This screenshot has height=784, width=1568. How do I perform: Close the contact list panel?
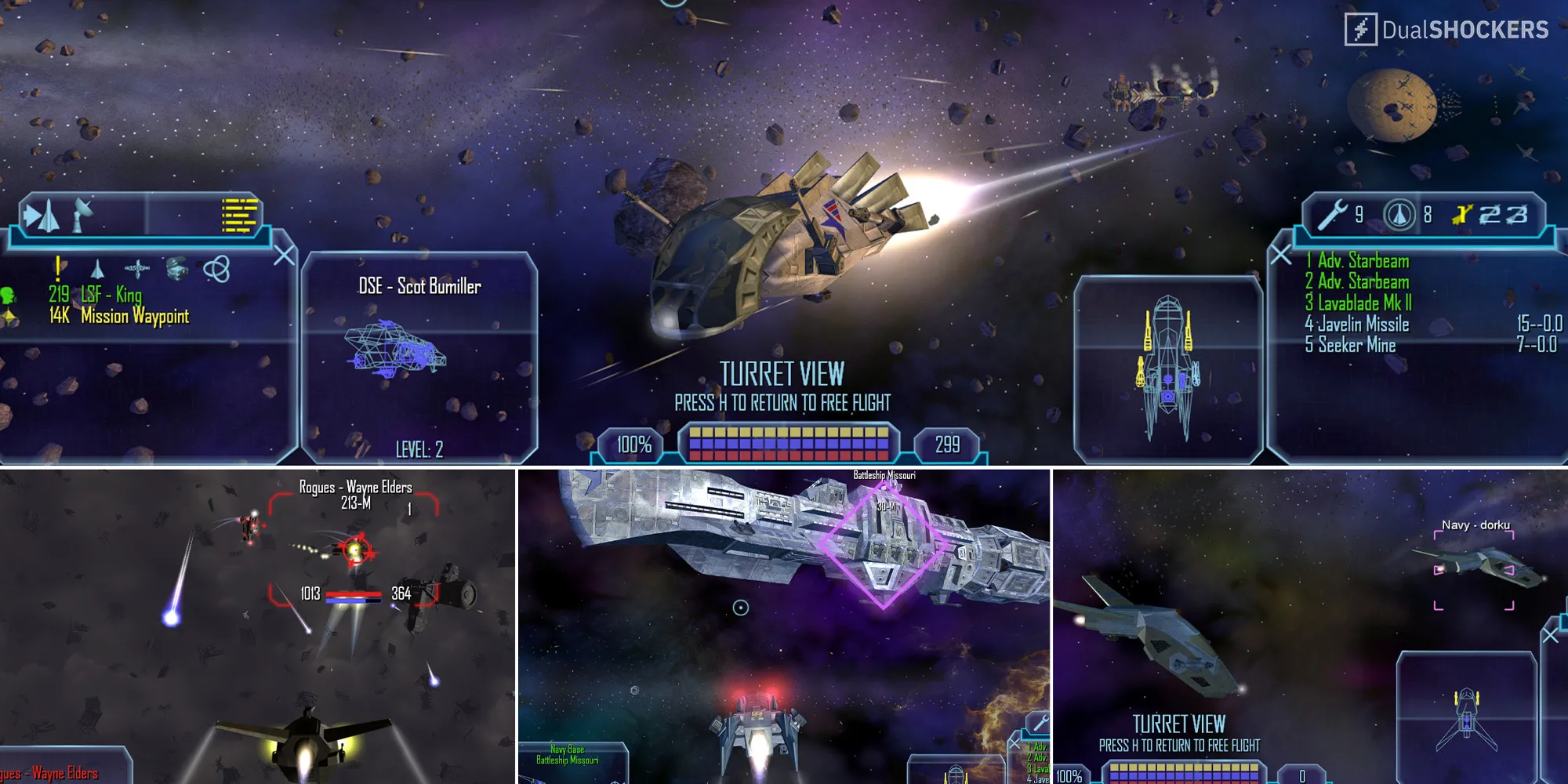pos(285,255)
